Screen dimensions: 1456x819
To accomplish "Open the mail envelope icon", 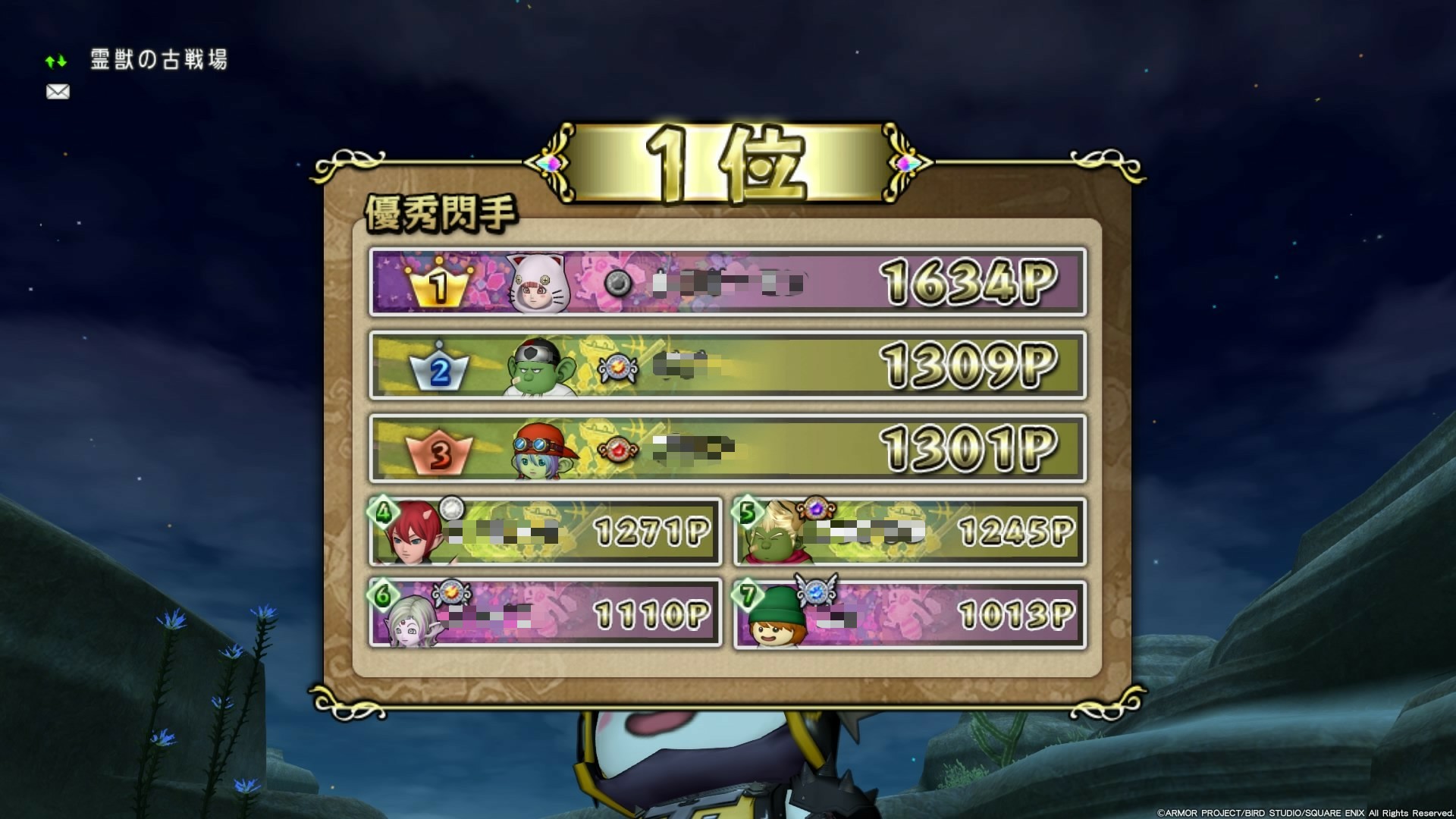I will pos(57,92).
